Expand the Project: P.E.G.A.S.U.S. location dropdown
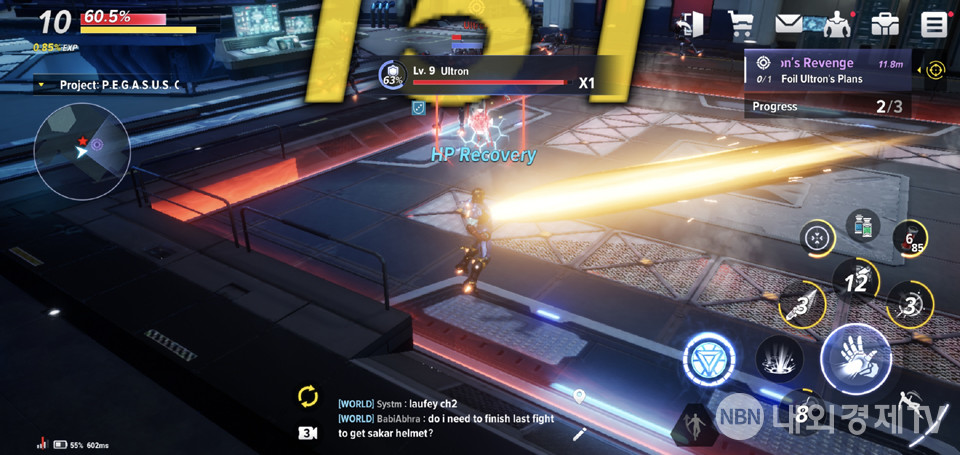 (x=110, y=85)
